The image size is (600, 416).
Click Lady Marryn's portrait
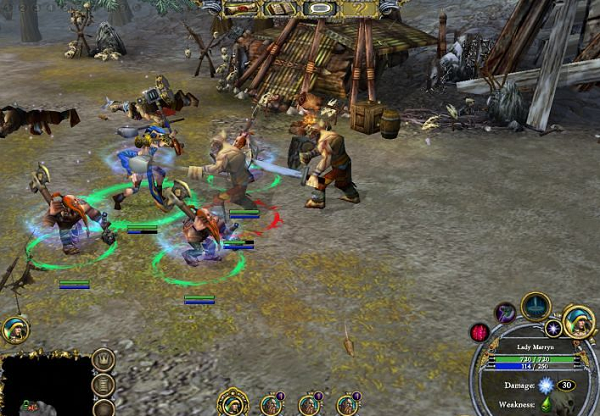click(578, 320)
